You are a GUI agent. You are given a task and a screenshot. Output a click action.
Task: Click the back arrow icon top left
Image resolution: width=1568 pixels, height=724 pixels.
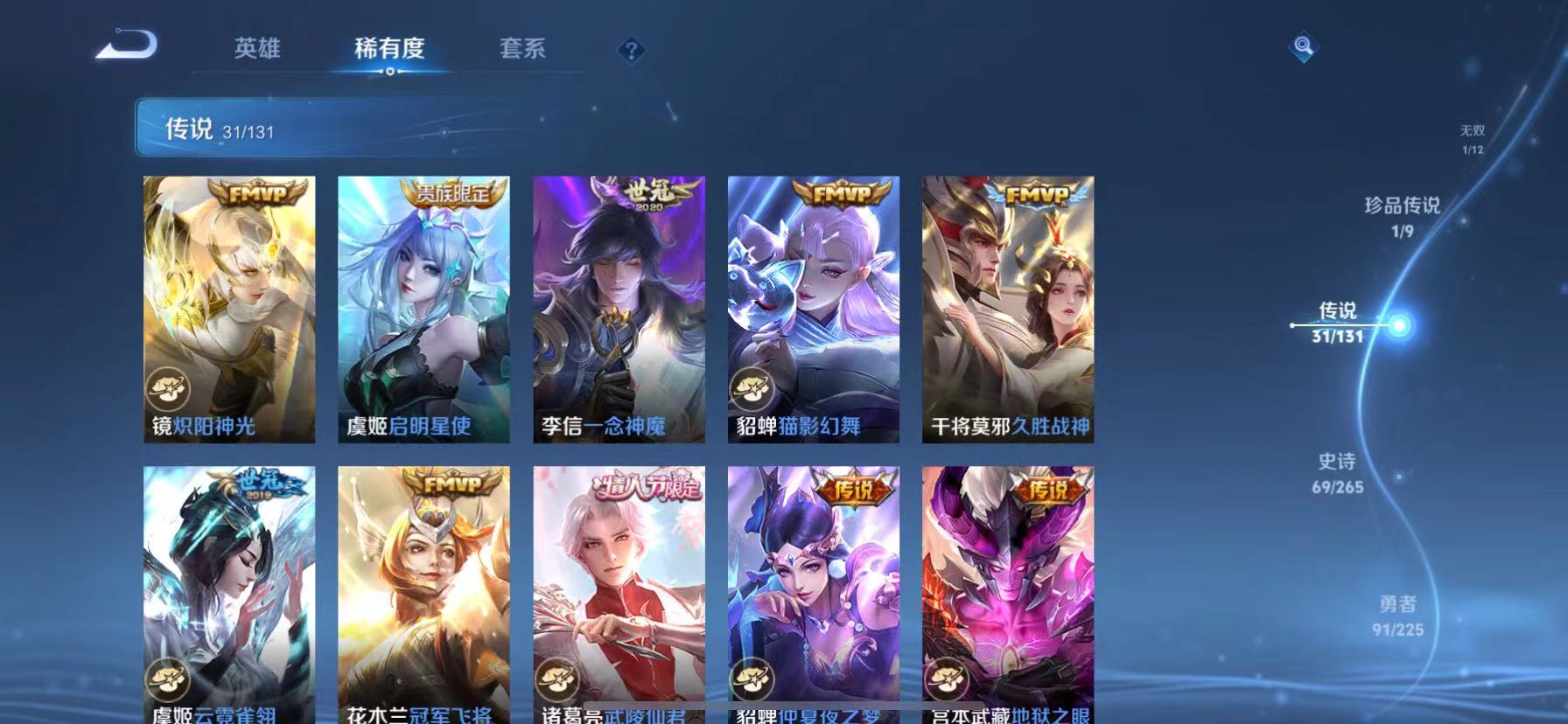(126, 45)
